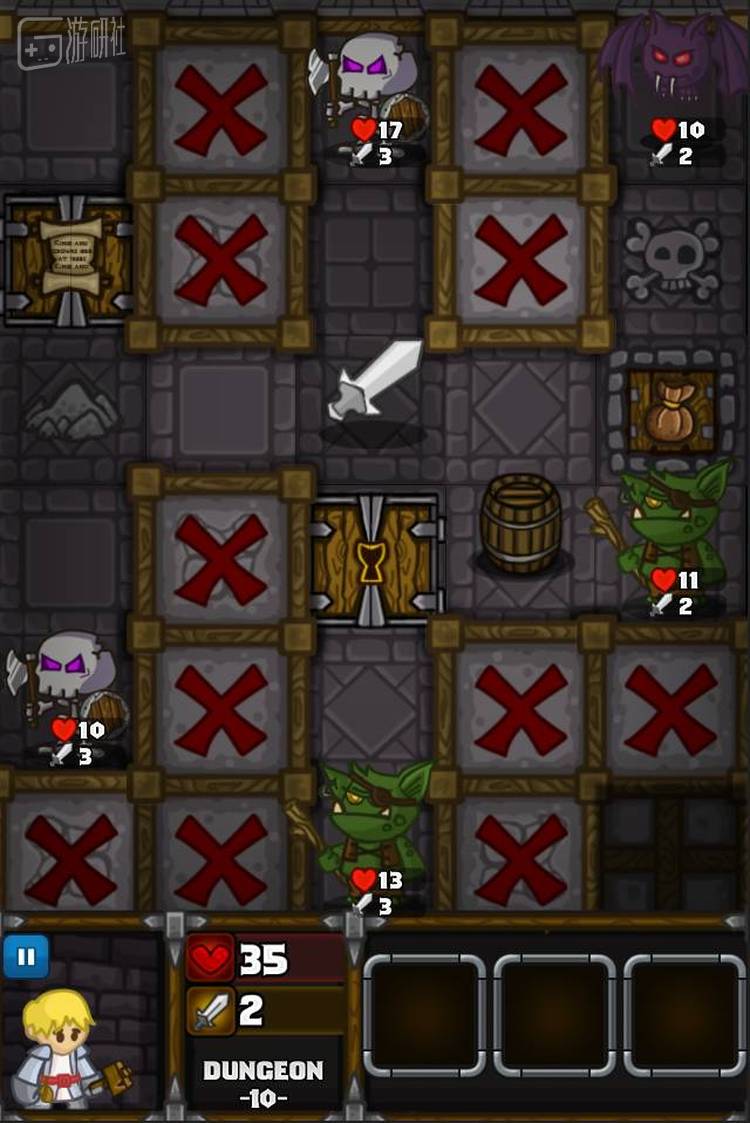Pause the game with the blue button
Screen dimensions: 750x1123
pos(26,957)
